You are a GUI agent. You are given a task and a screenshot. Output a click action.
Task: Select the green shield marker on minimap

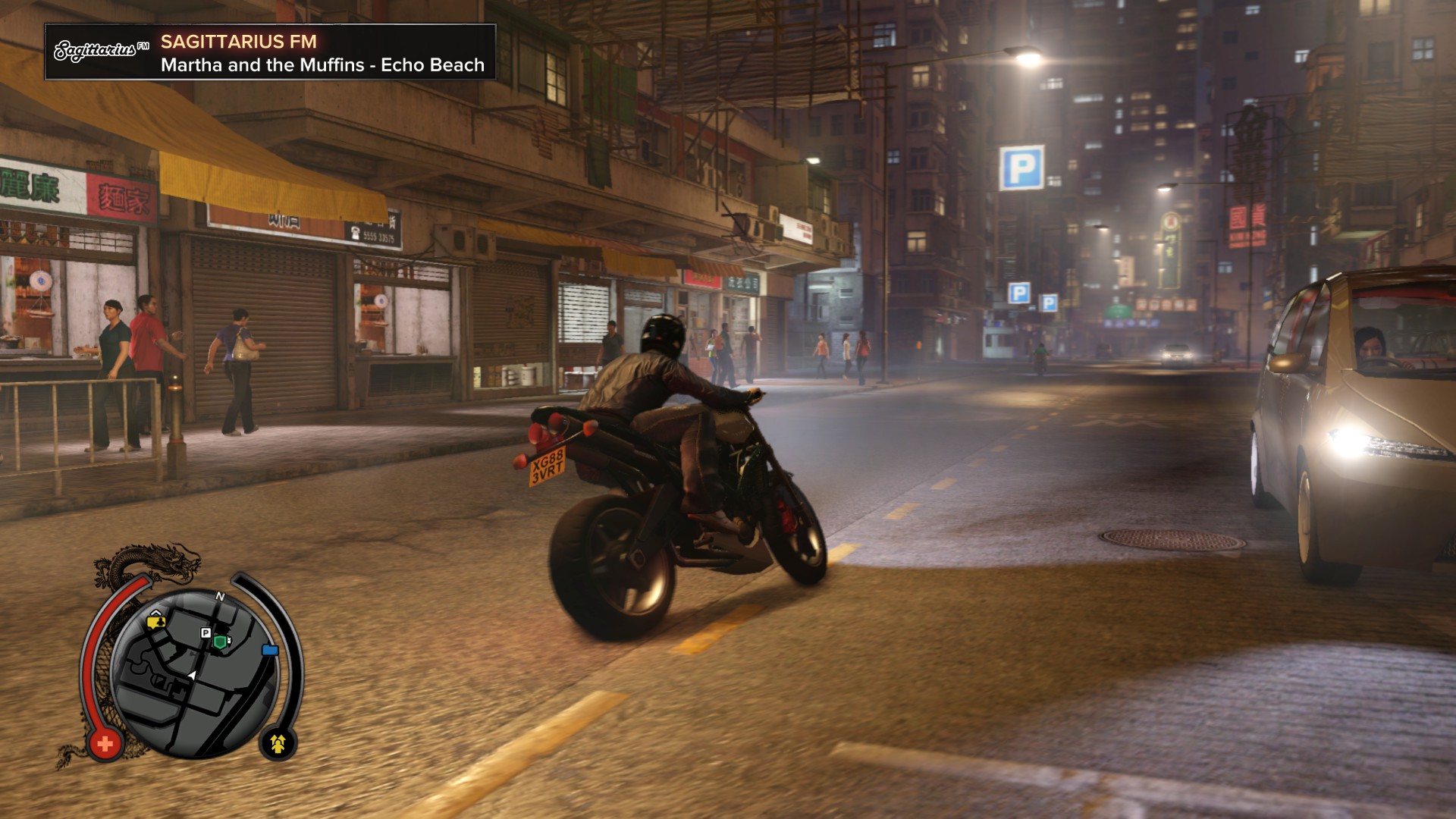(220, 642)
